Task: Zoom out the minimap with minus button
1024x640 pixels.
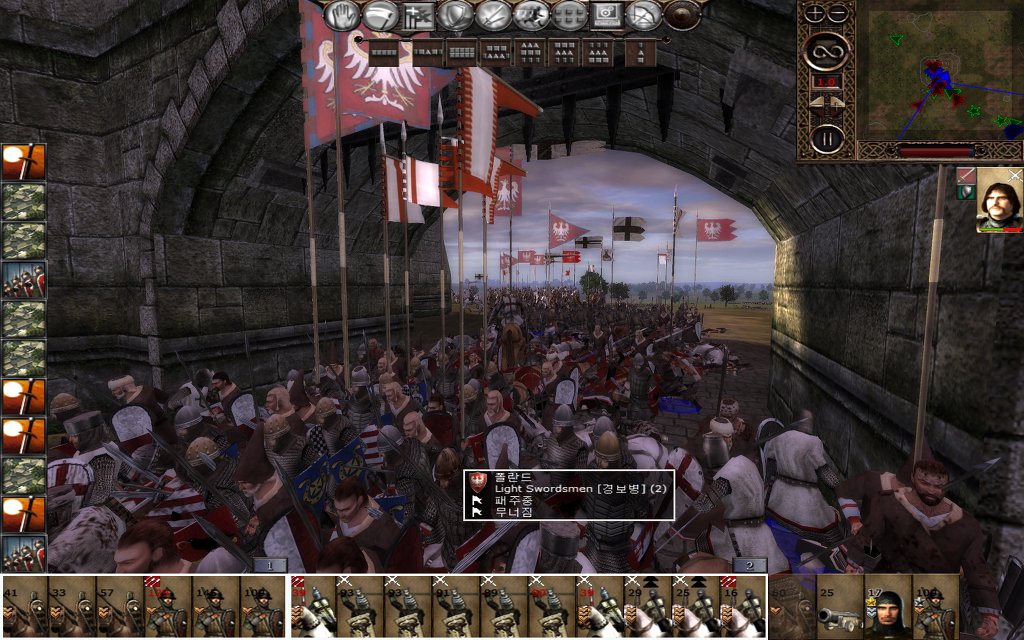Action: tap(838, 14)
